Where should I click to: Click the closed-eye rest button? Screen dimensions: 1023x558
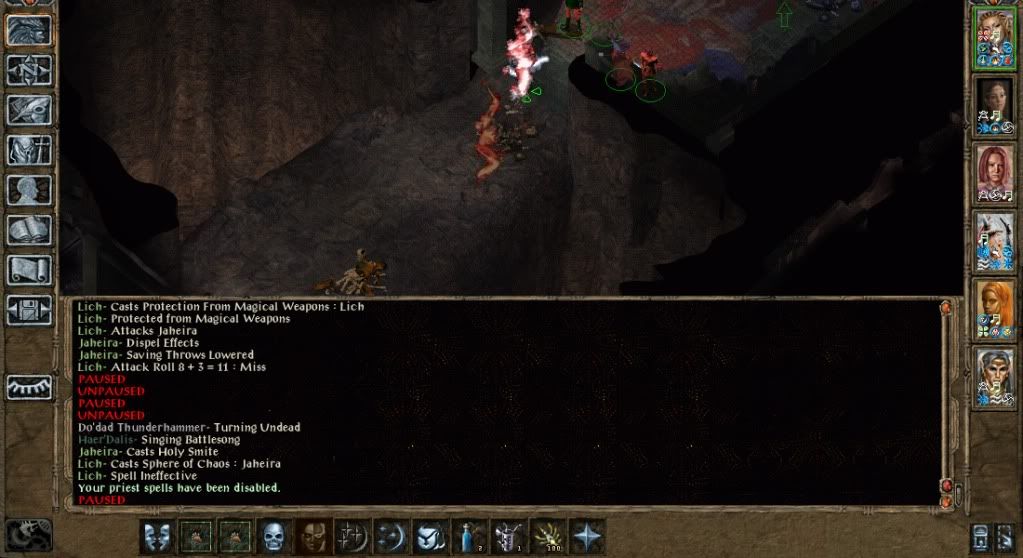pyautogui.click(x=29, y=387)
